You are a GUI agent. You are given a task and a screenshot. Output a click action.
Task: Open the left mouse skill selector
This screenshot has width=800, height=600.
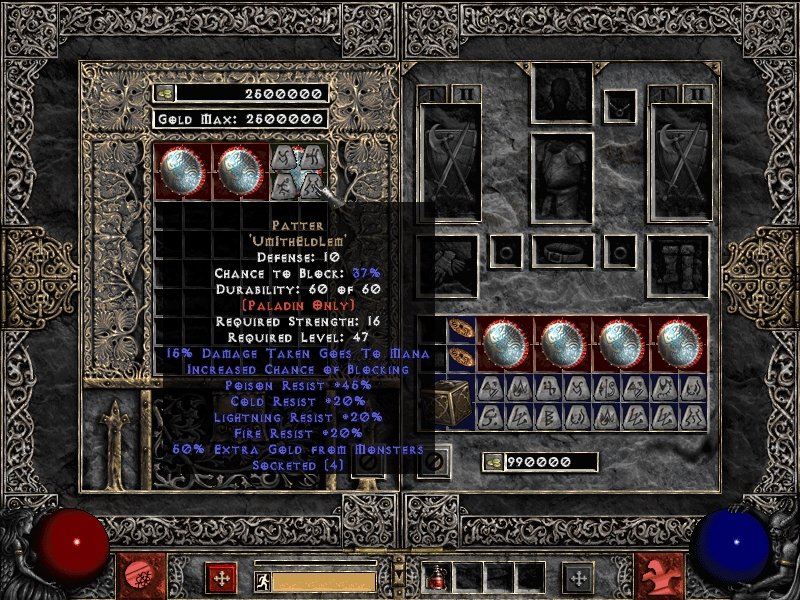[x=134, y=577]
